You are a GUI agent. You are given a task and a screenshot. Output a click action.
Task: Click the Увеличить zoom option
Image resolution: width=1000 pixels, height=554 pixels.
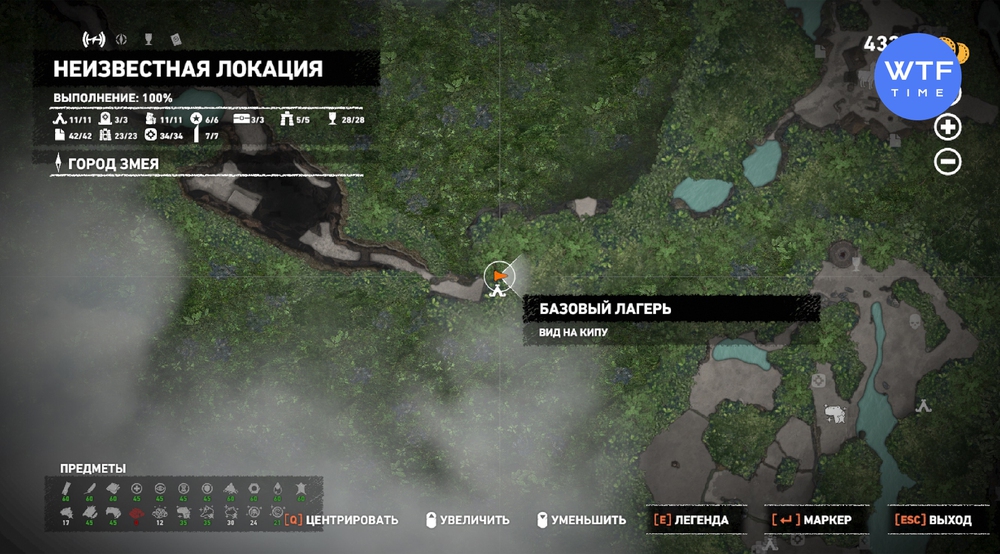(x=467, y=520)
